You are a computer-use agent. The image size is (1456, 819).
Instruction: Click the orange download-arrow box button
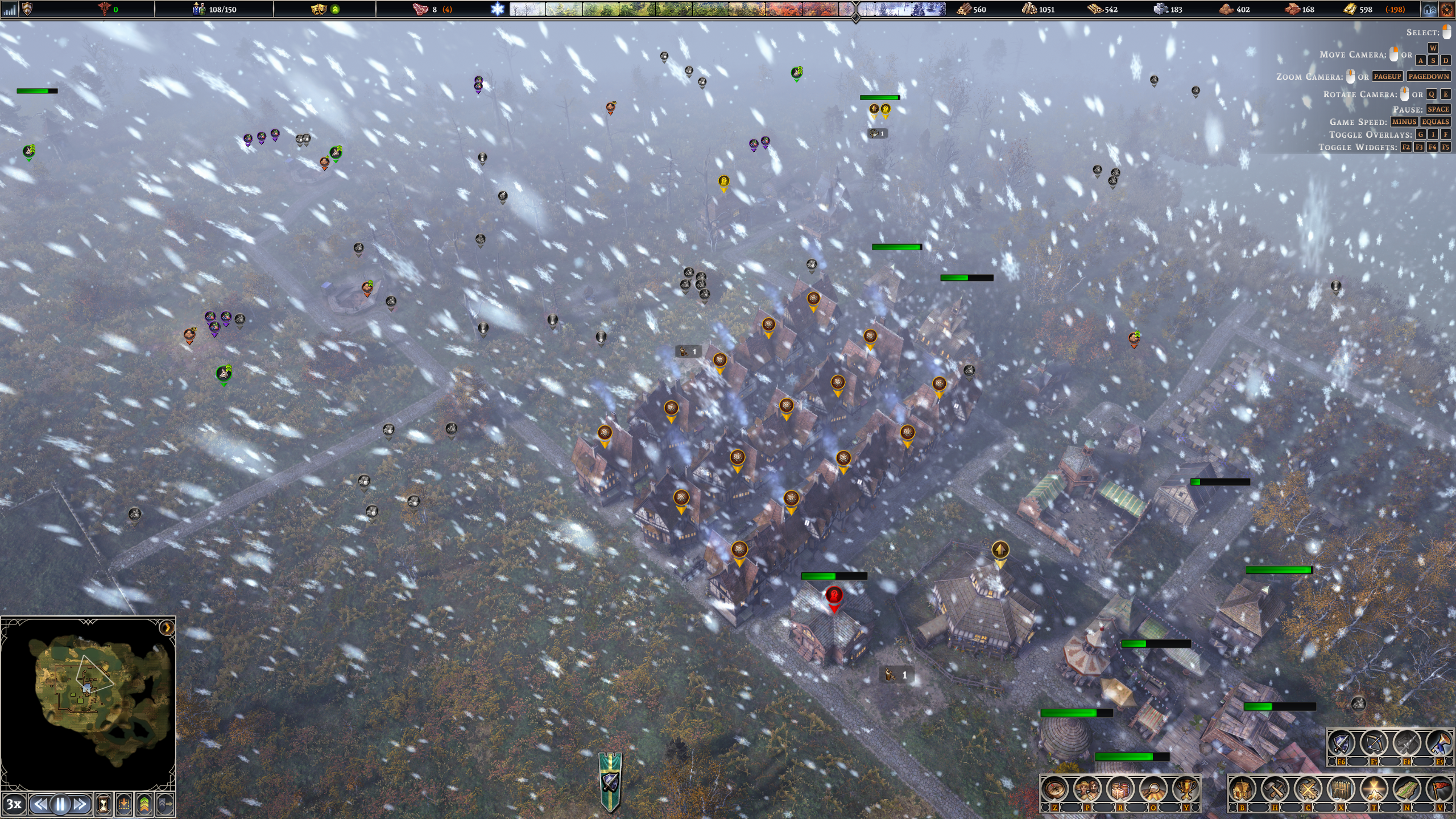pos(124,804)
